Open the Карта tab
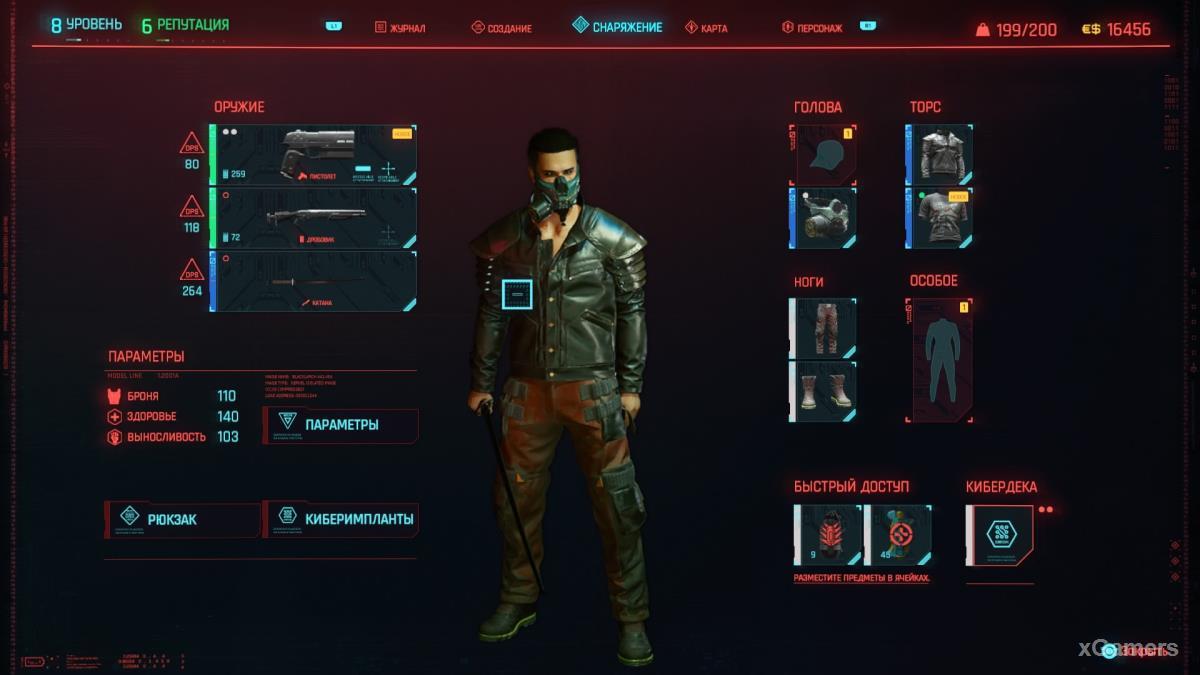The image size is (1200, 675). [706, 28]
